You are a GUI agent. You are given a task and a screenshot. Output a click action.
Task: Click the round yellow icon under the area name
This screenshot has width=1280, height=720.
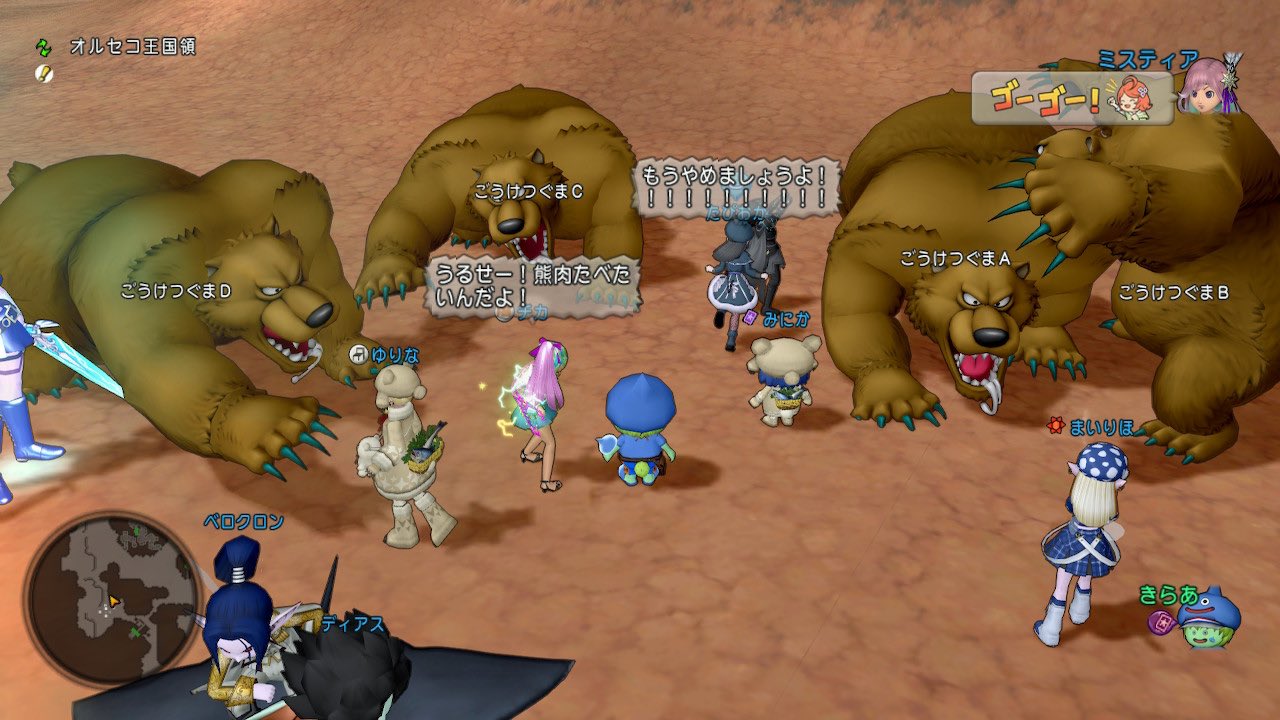coord(43,73)
